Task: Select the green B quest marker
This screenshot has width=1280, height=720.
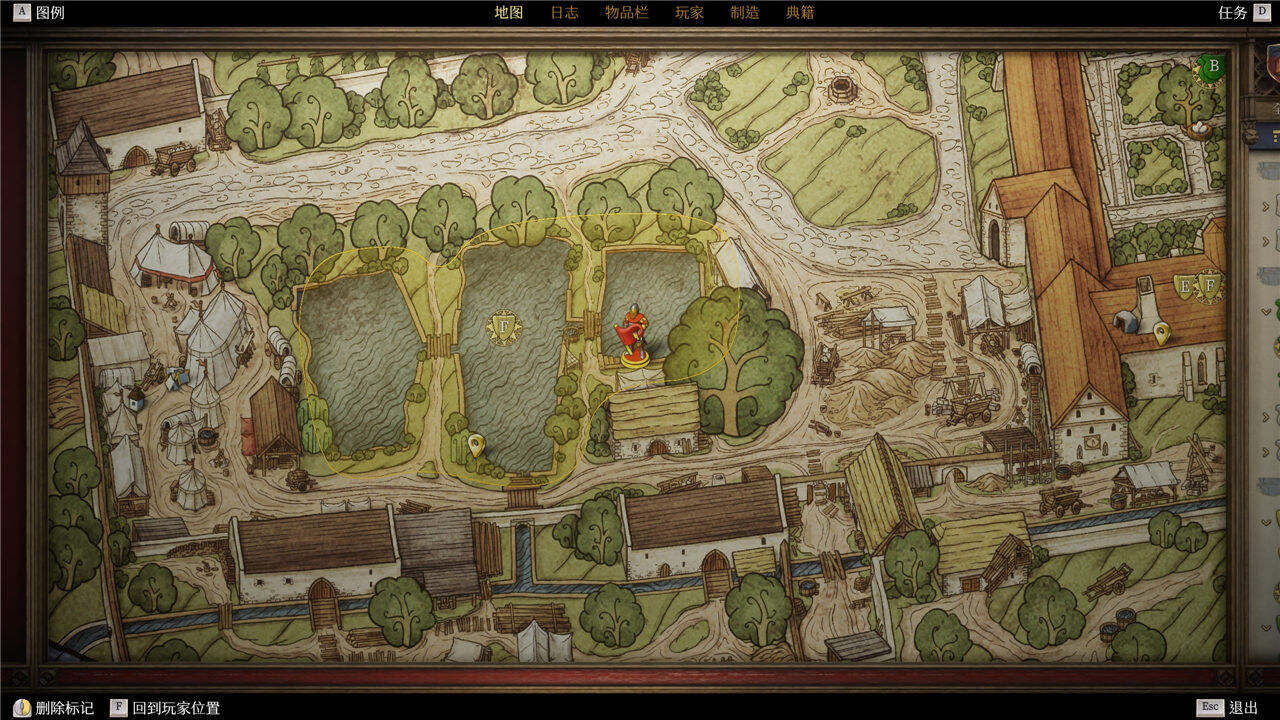Action: coord(1214,69)
